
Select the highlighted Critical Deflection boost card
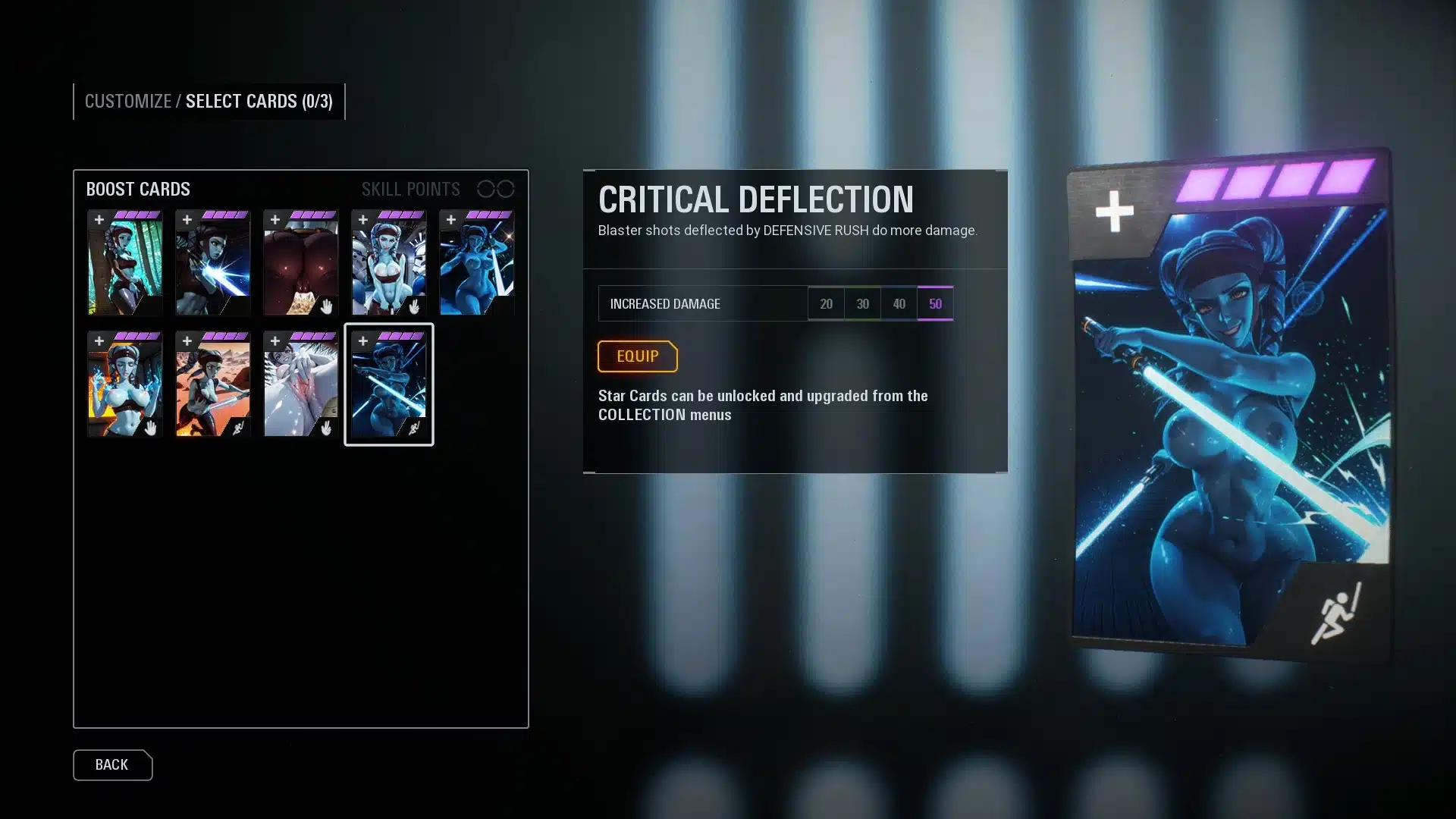(x=388, y=384)
